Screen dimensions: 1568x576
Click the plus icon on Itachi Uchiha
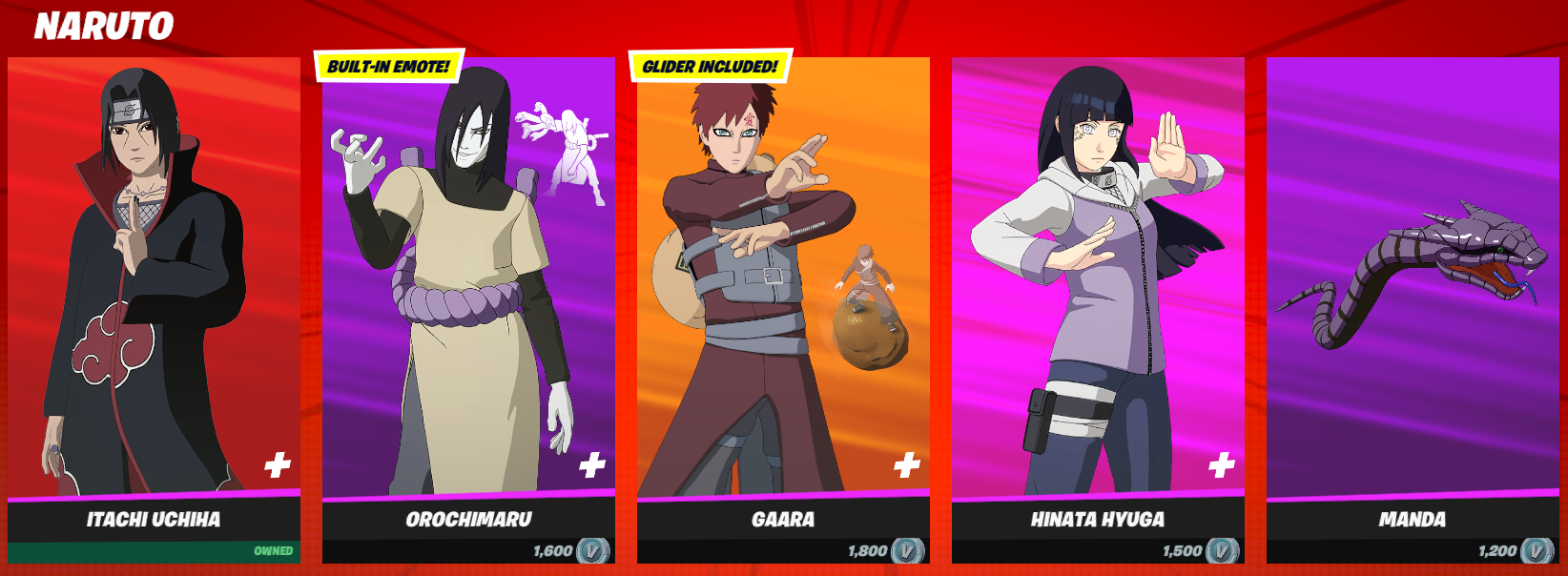coord(278,465)
